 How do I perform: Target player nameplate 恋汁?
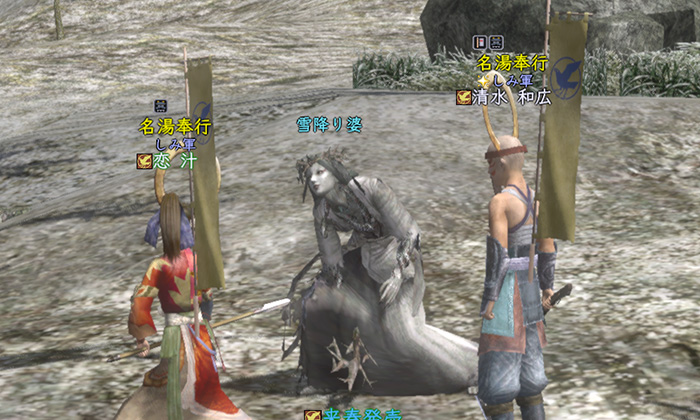pos(175,161)
